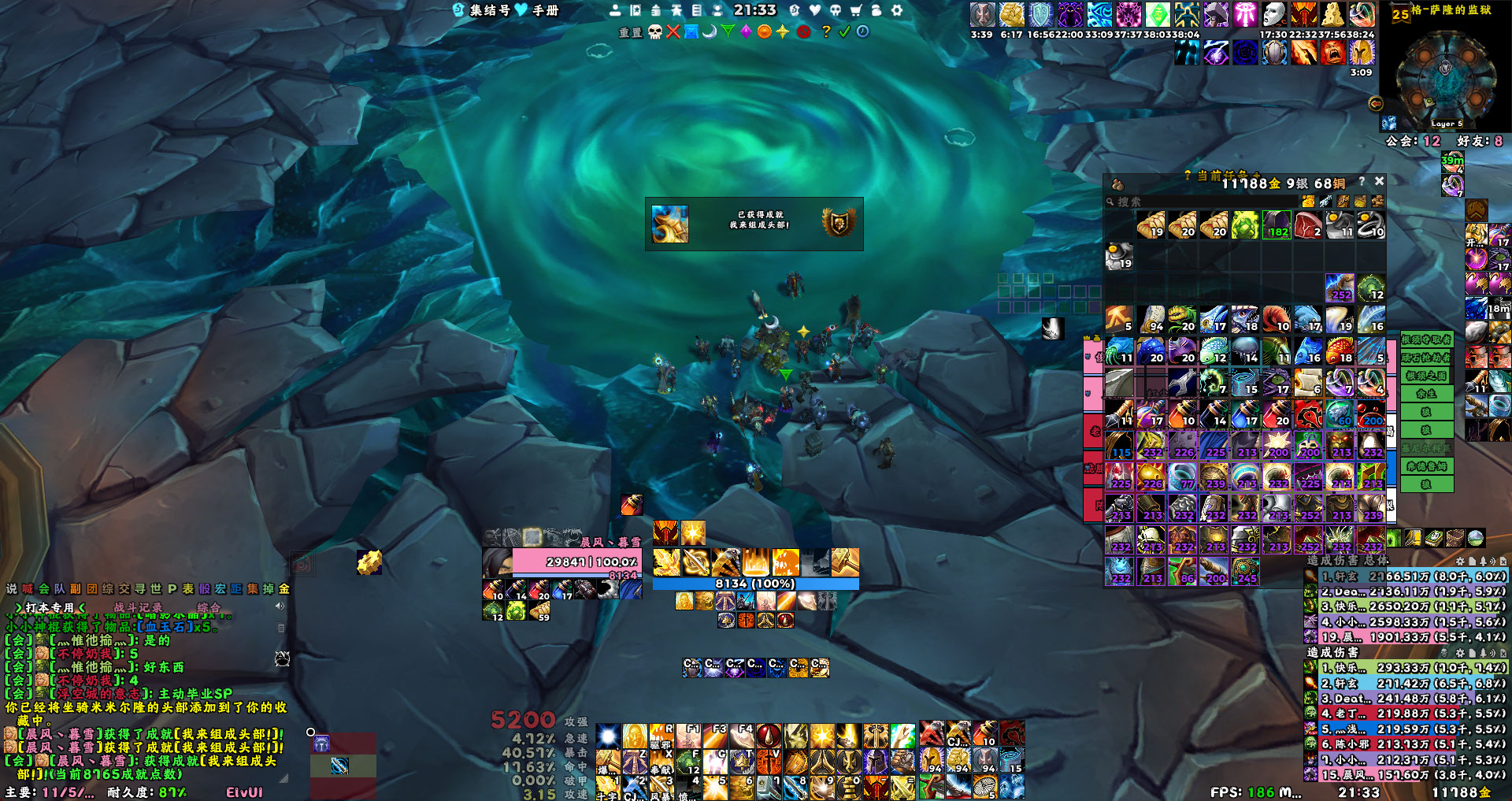Click the 重置 raid marker reset button
Screen dimensions: 1512x801
630,32
